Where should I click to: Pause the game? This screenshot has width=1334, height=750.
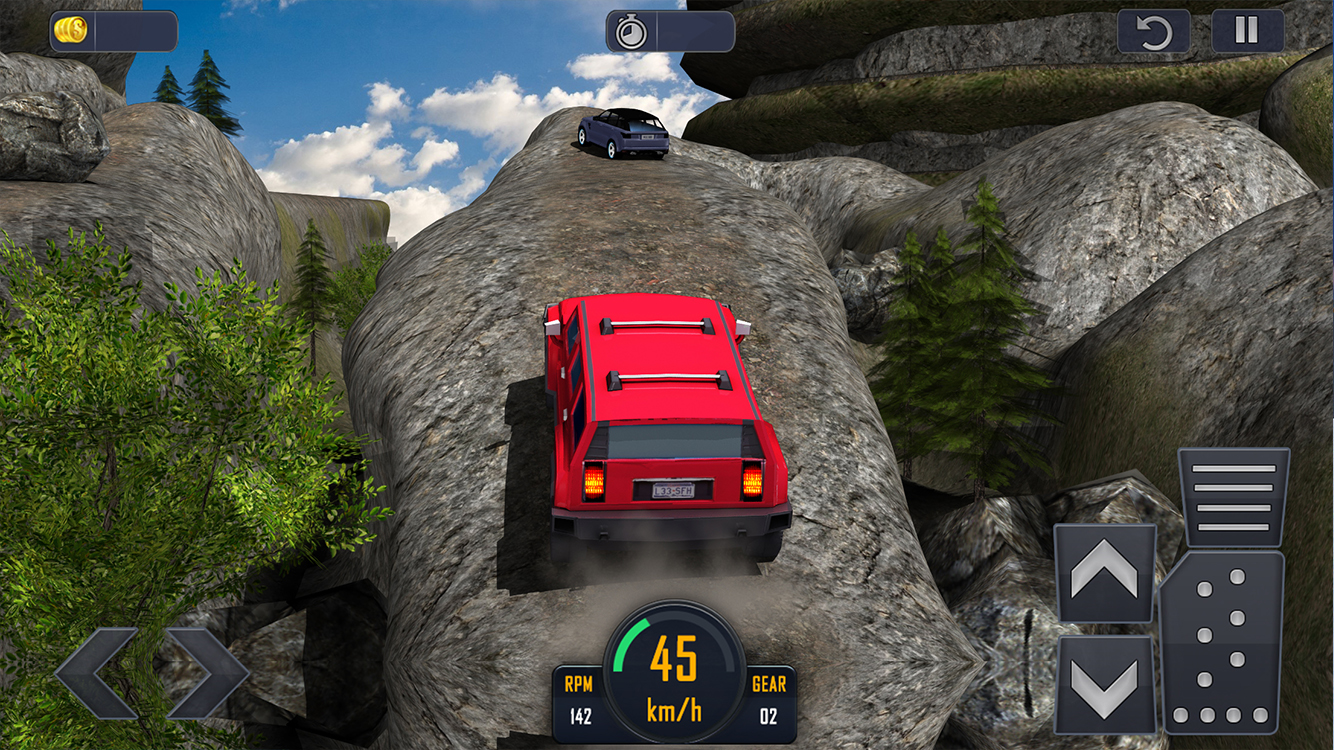coord(1247,31)
